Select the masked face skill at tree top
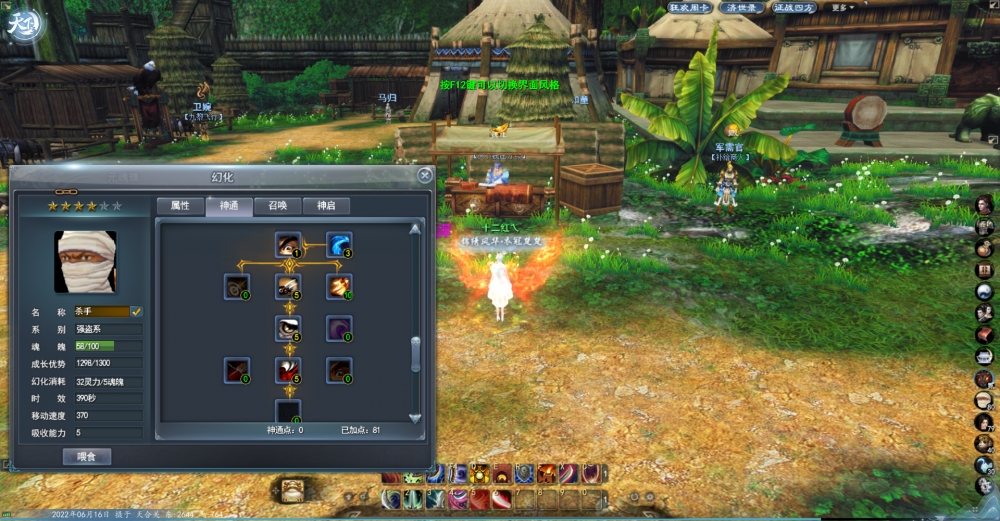The image size is (1000, 521). point(288,245)
